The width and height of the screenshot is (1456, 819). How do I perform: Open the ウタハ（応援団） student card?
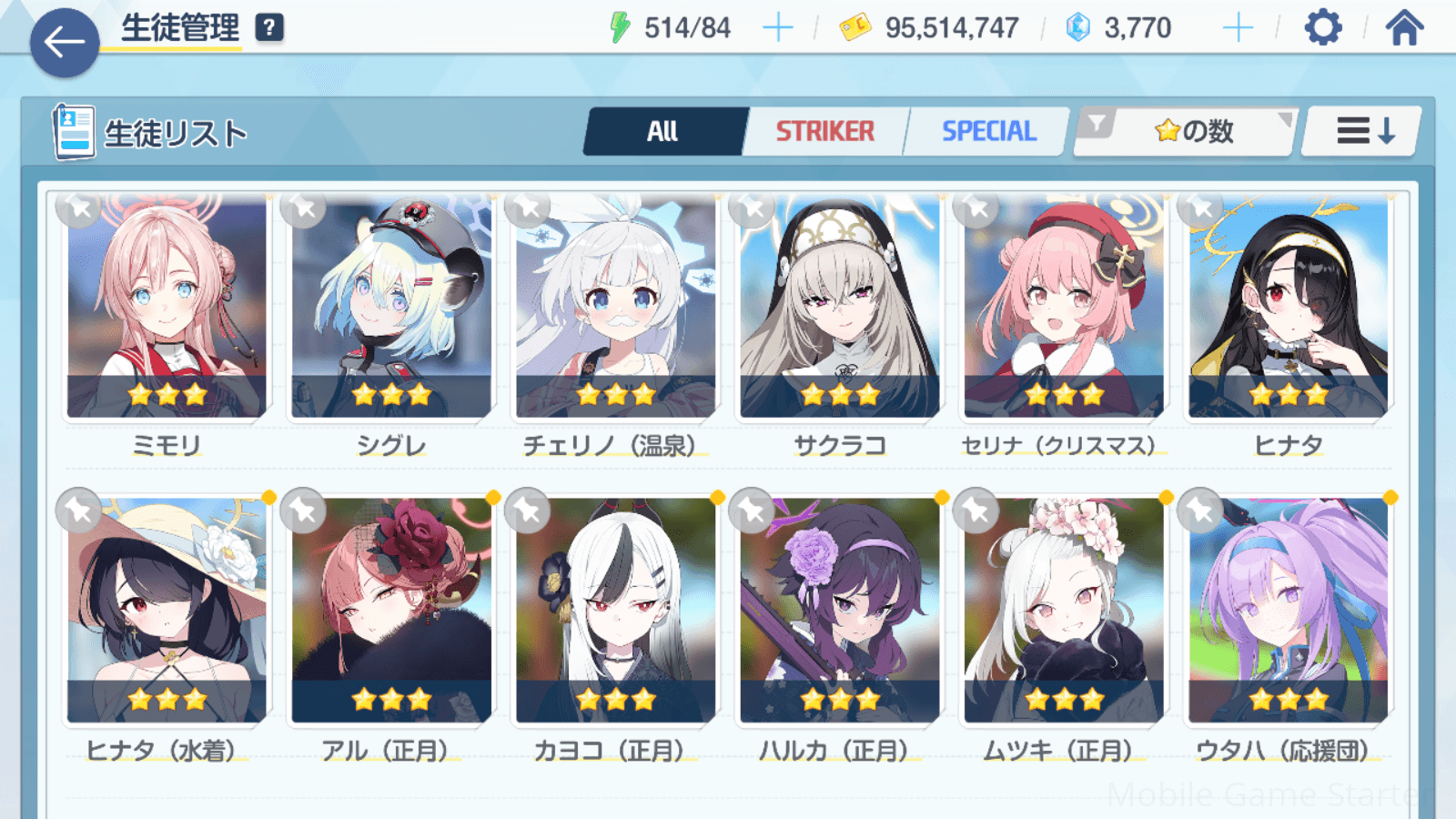tap(1288, 610)
